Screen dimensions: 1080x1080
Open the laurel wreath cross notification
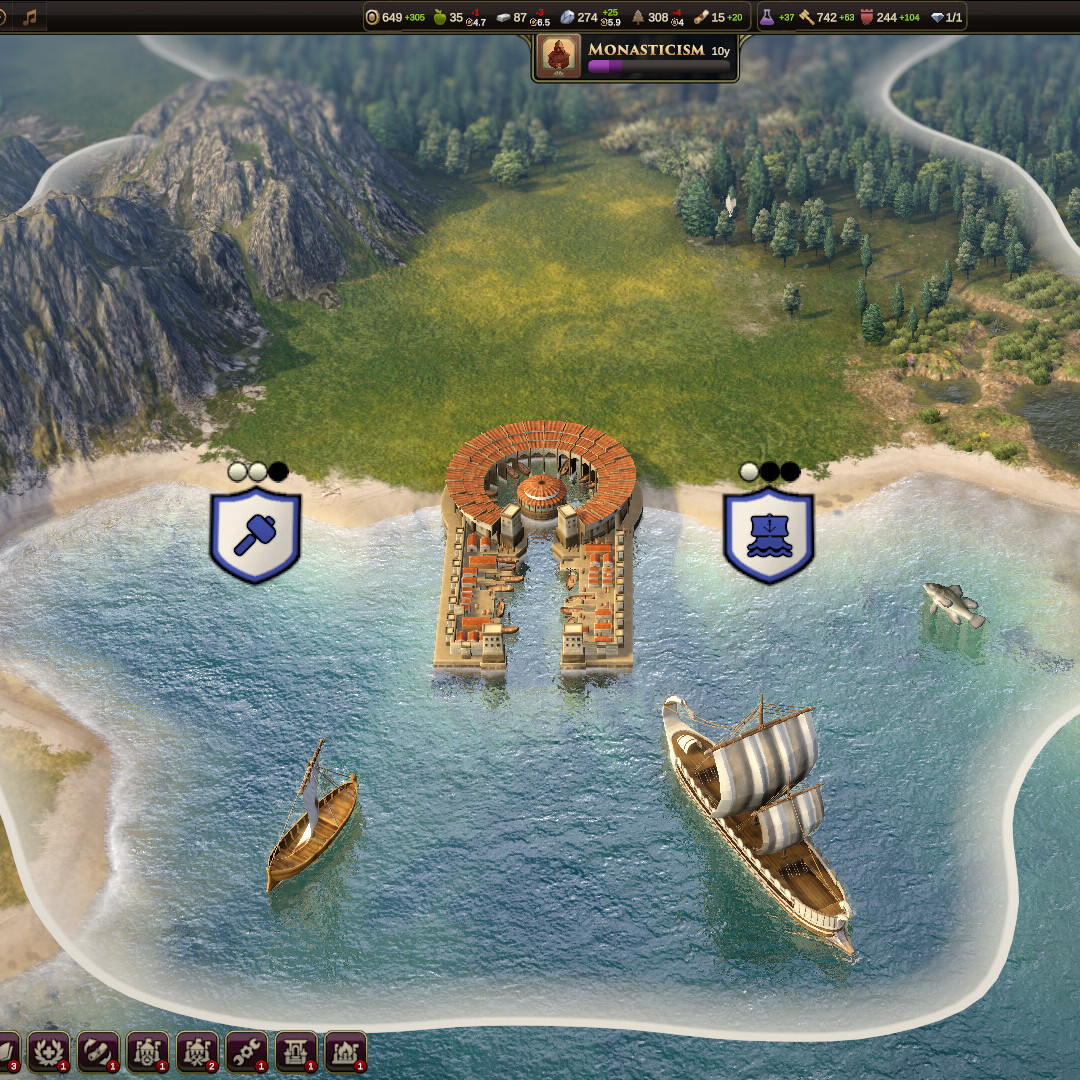tap(48, 1051)
